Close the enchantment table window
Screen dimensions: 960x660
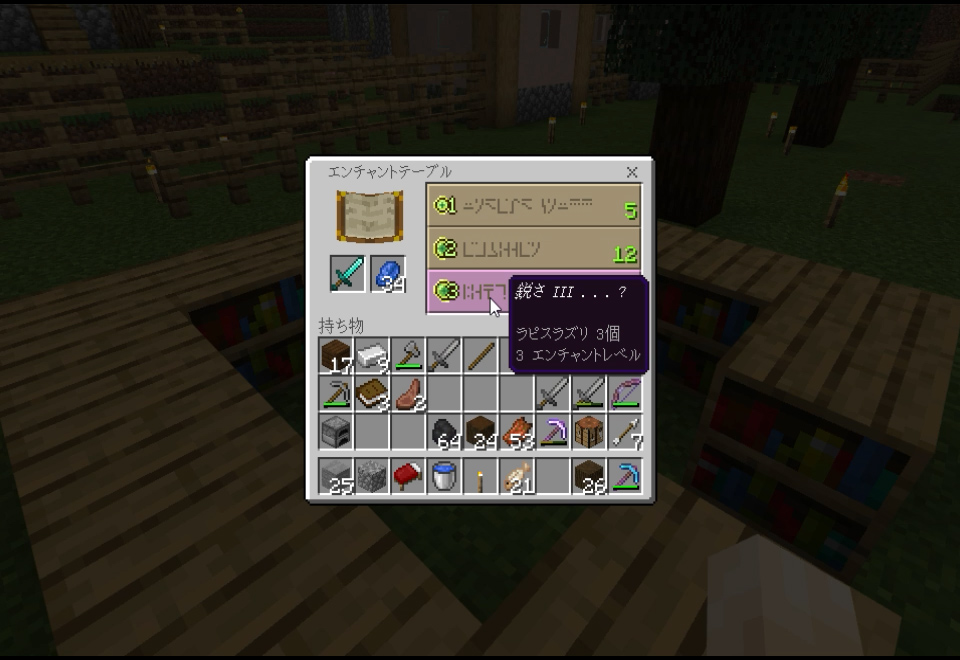[631, 173]
